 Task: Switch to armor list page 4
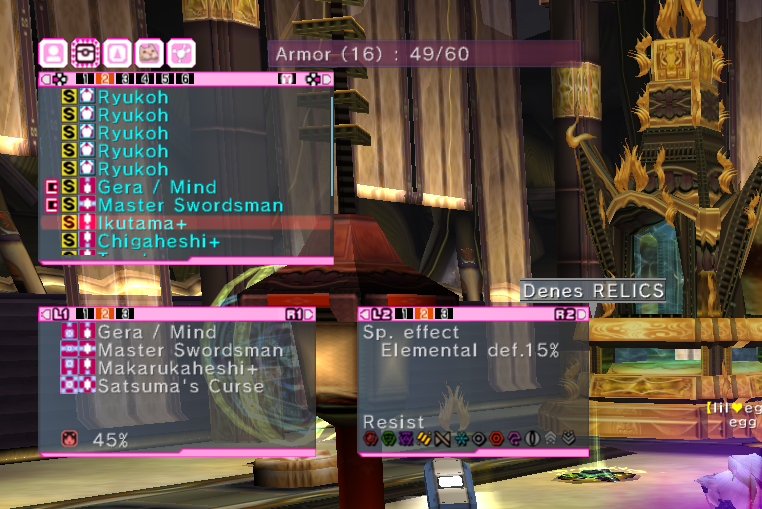tap(145, 79)
